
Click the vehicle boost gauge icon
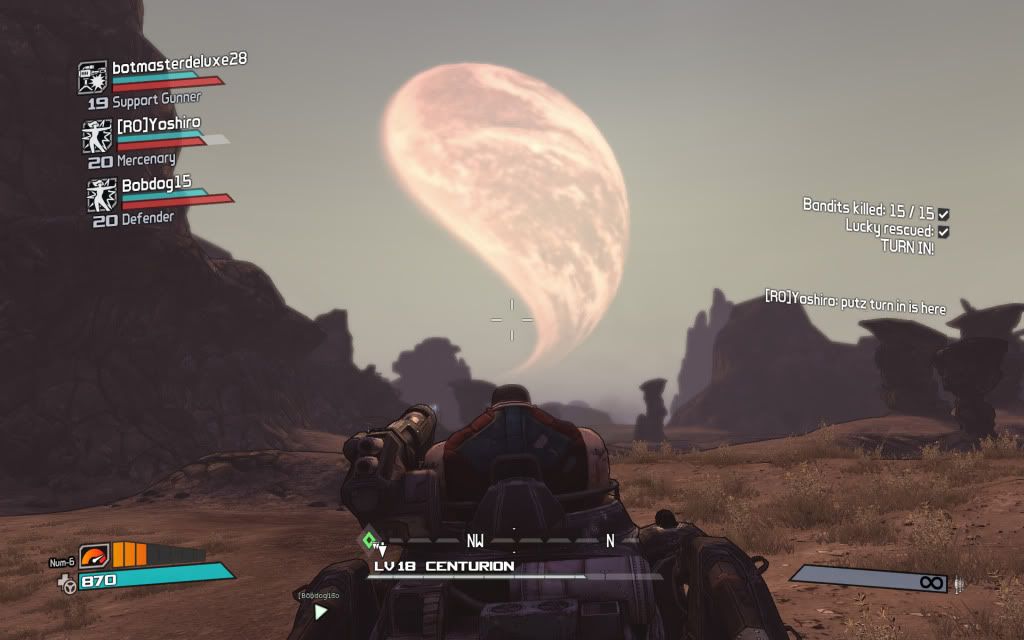[x=93, y=554]
